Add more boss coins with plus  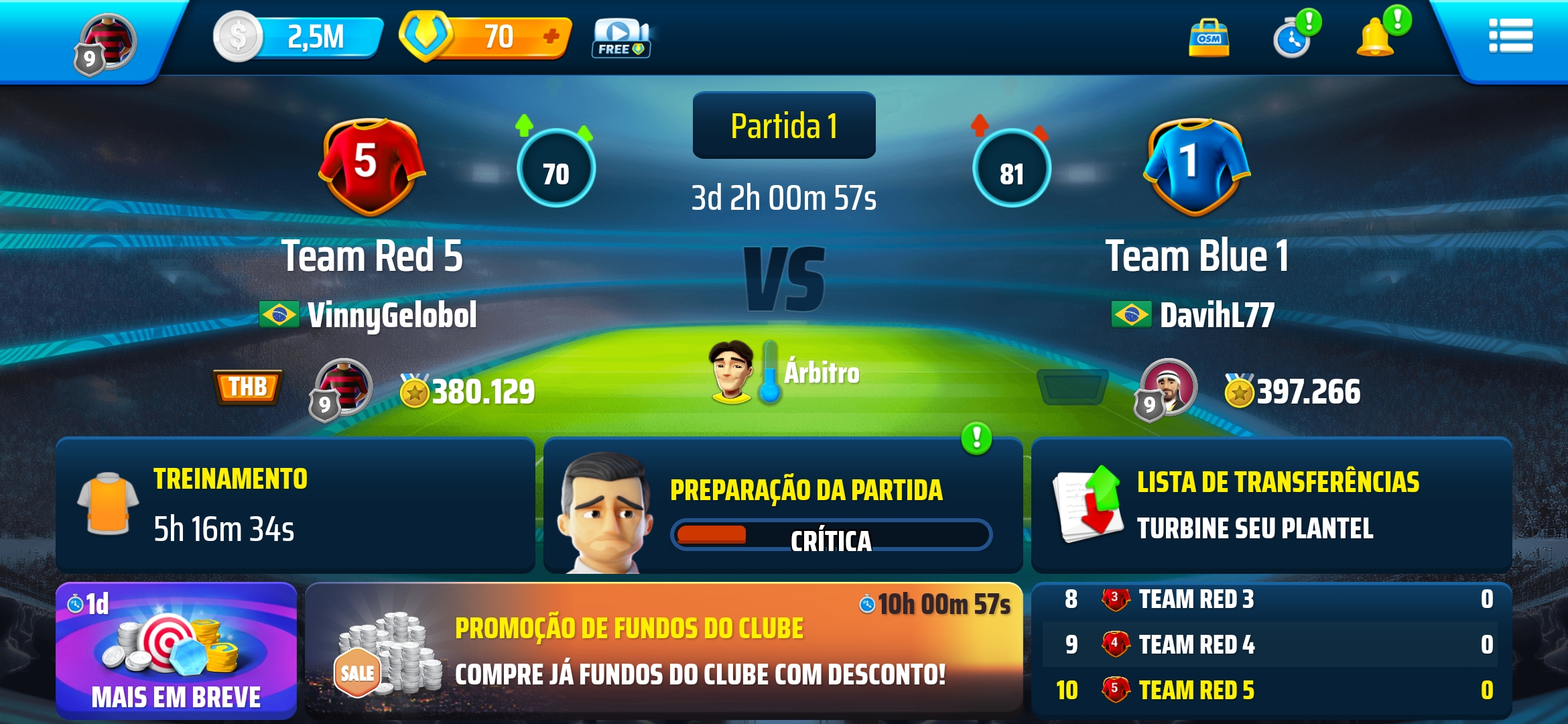551,36
